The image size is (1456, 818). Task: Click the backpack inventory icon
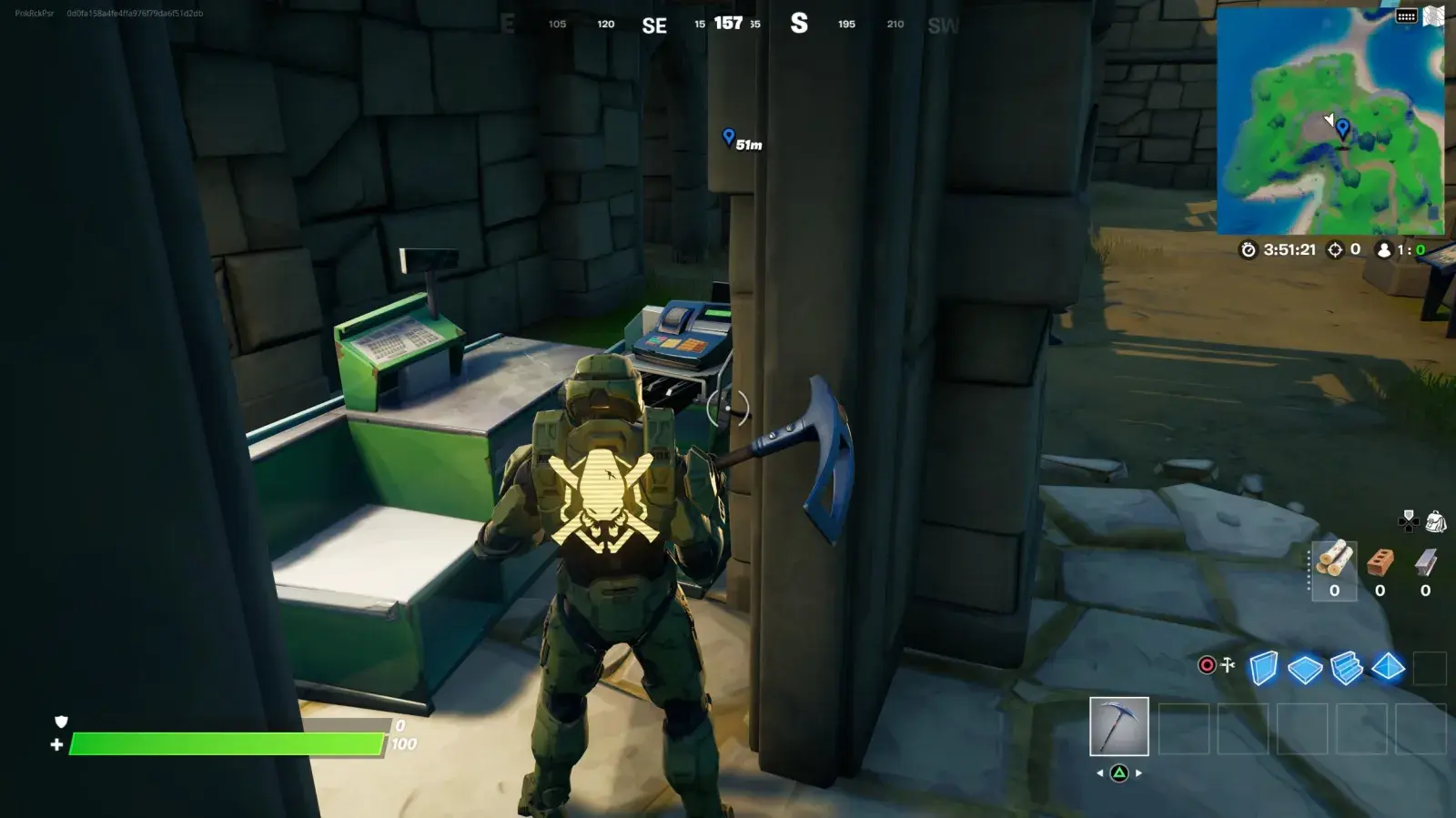coord(1434,522)
